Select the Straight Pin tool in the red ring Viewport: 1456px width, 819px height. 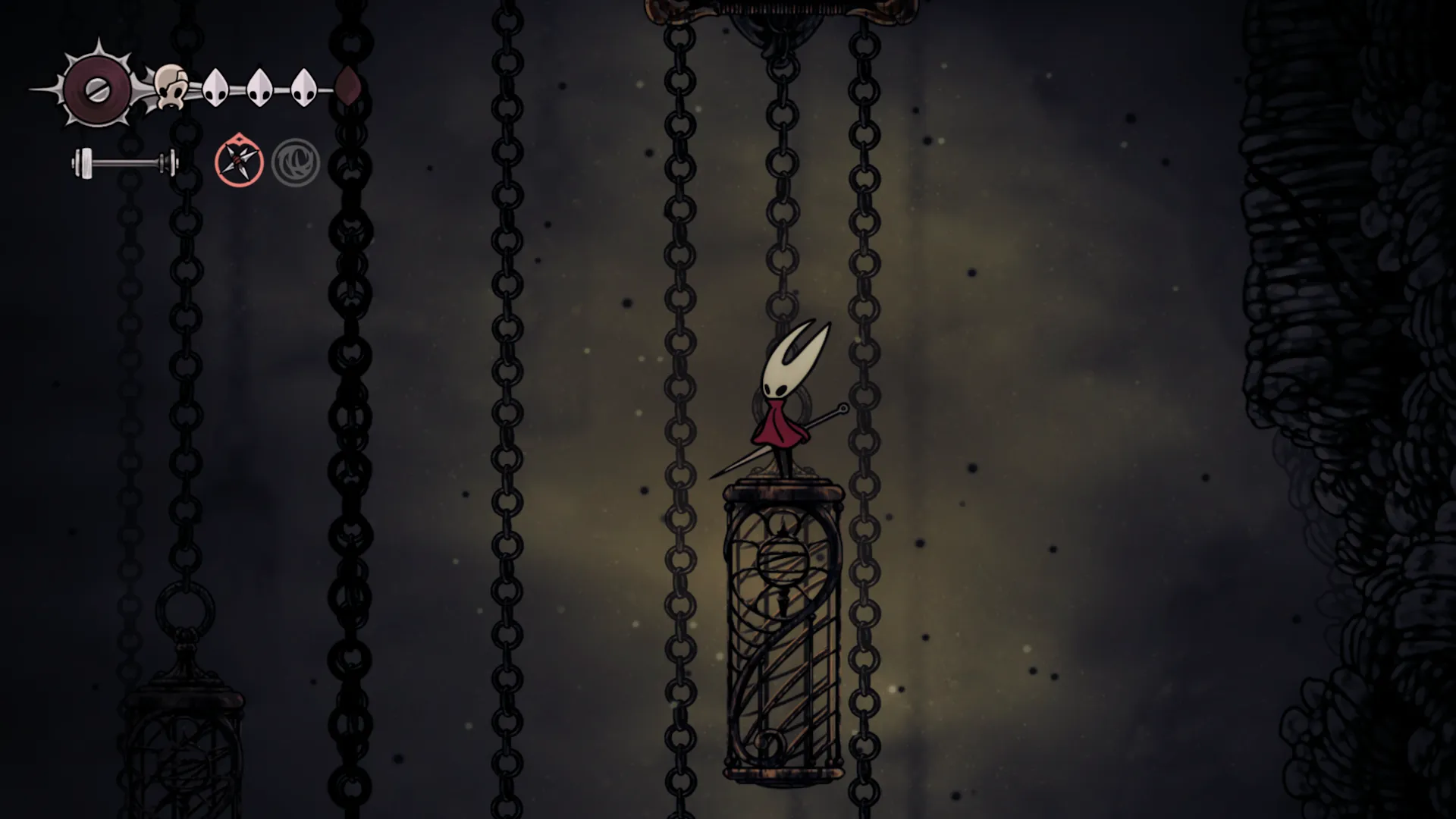pos(239,160)
